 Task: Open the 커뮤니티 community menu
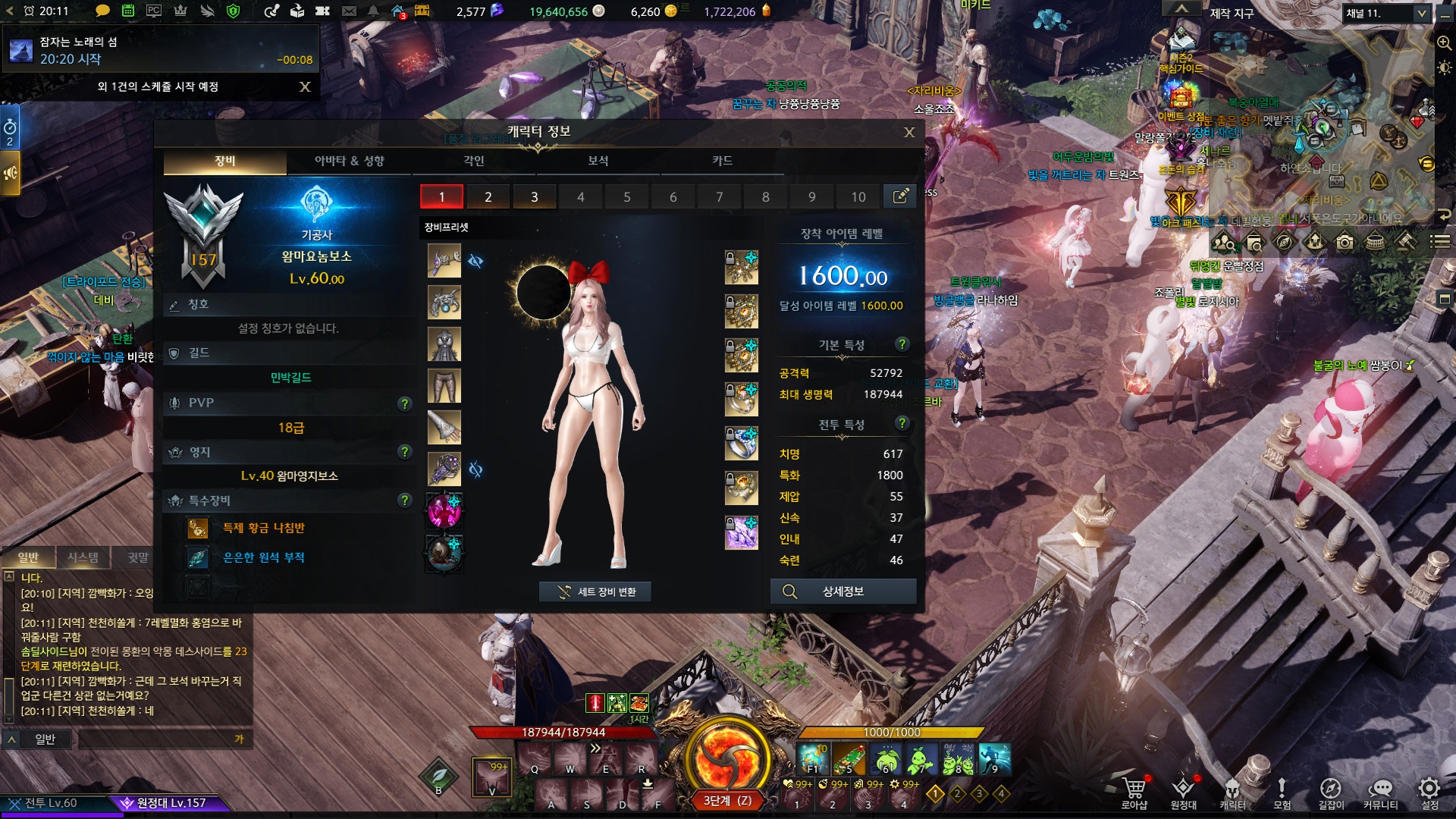[x=1380, y=792]
